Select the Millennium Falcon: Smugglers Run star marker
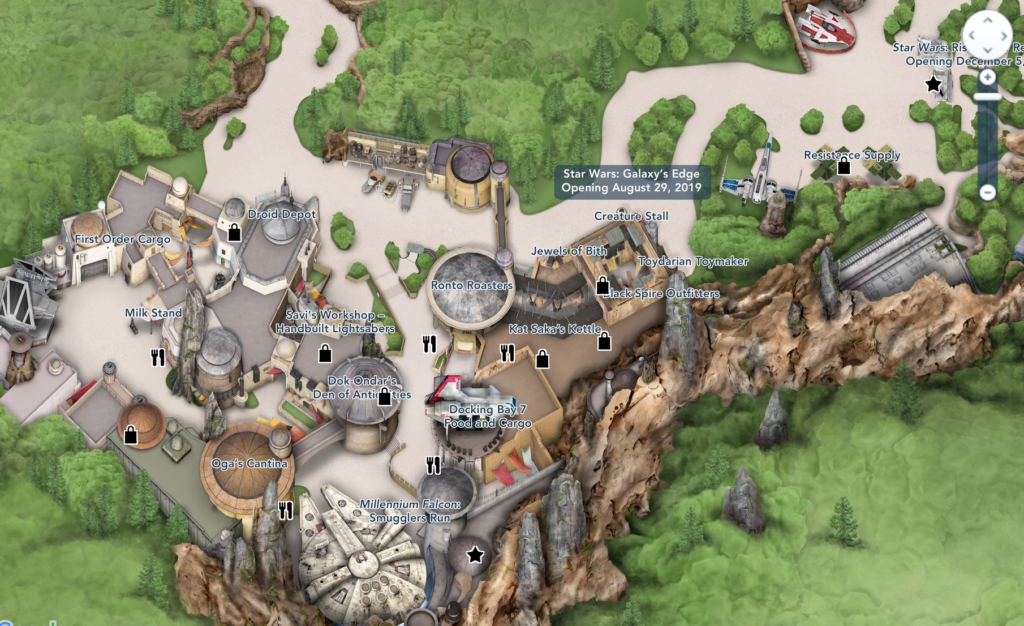Image resolution: width=1024 pixels, height=626 pixels. click(475, 554)
